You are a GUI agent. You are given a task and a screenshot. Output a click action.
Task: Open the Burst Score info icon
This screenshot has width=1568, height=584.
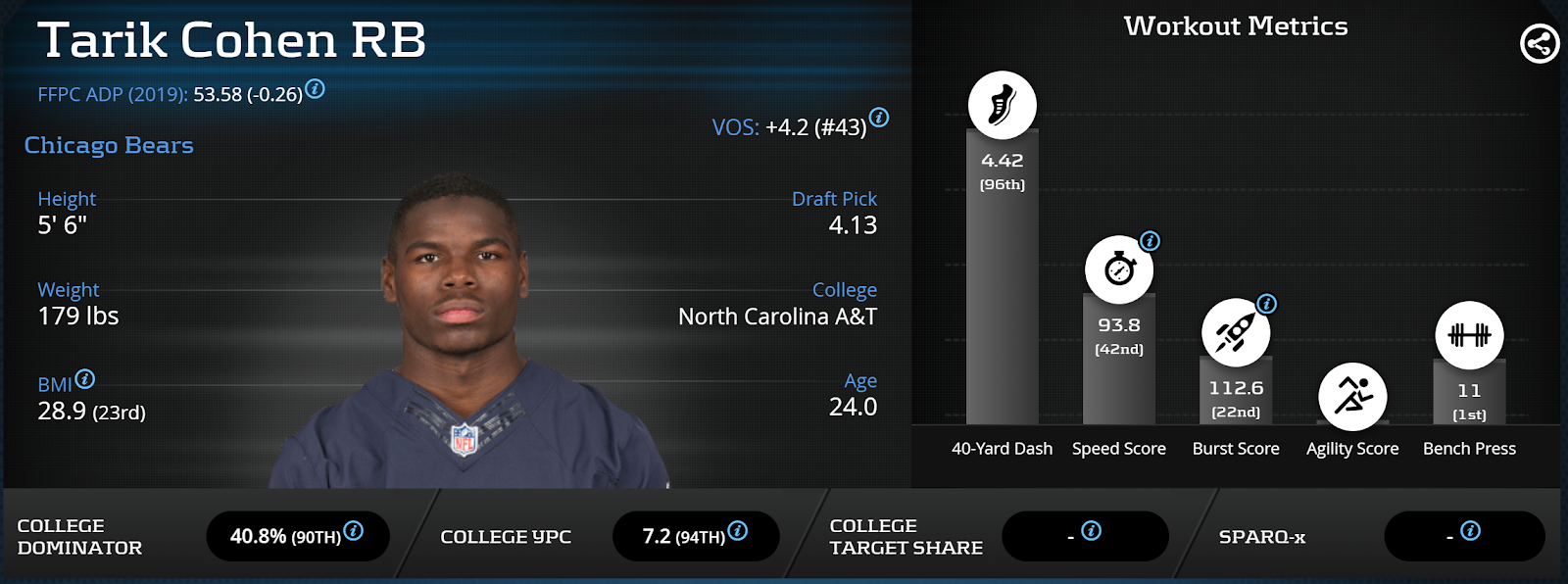coord(1266,304)
